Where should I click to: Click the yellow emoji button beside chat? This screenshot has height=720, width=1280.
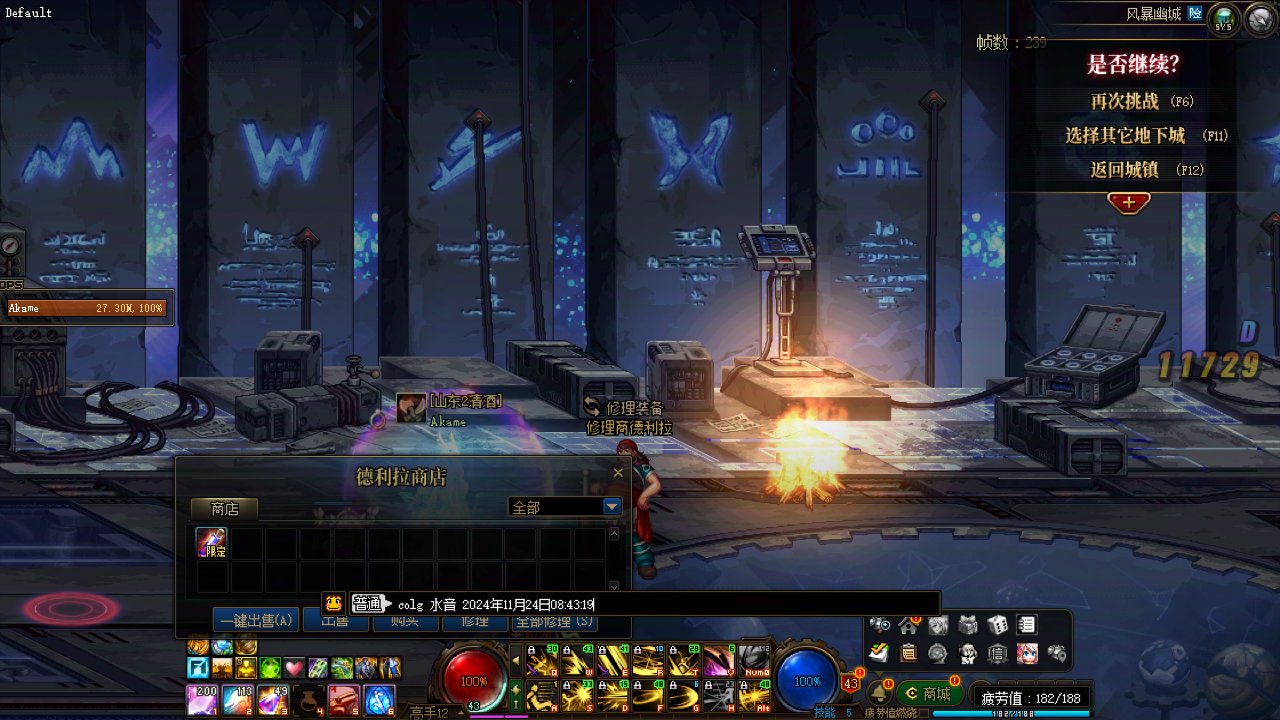click(335, 603)
